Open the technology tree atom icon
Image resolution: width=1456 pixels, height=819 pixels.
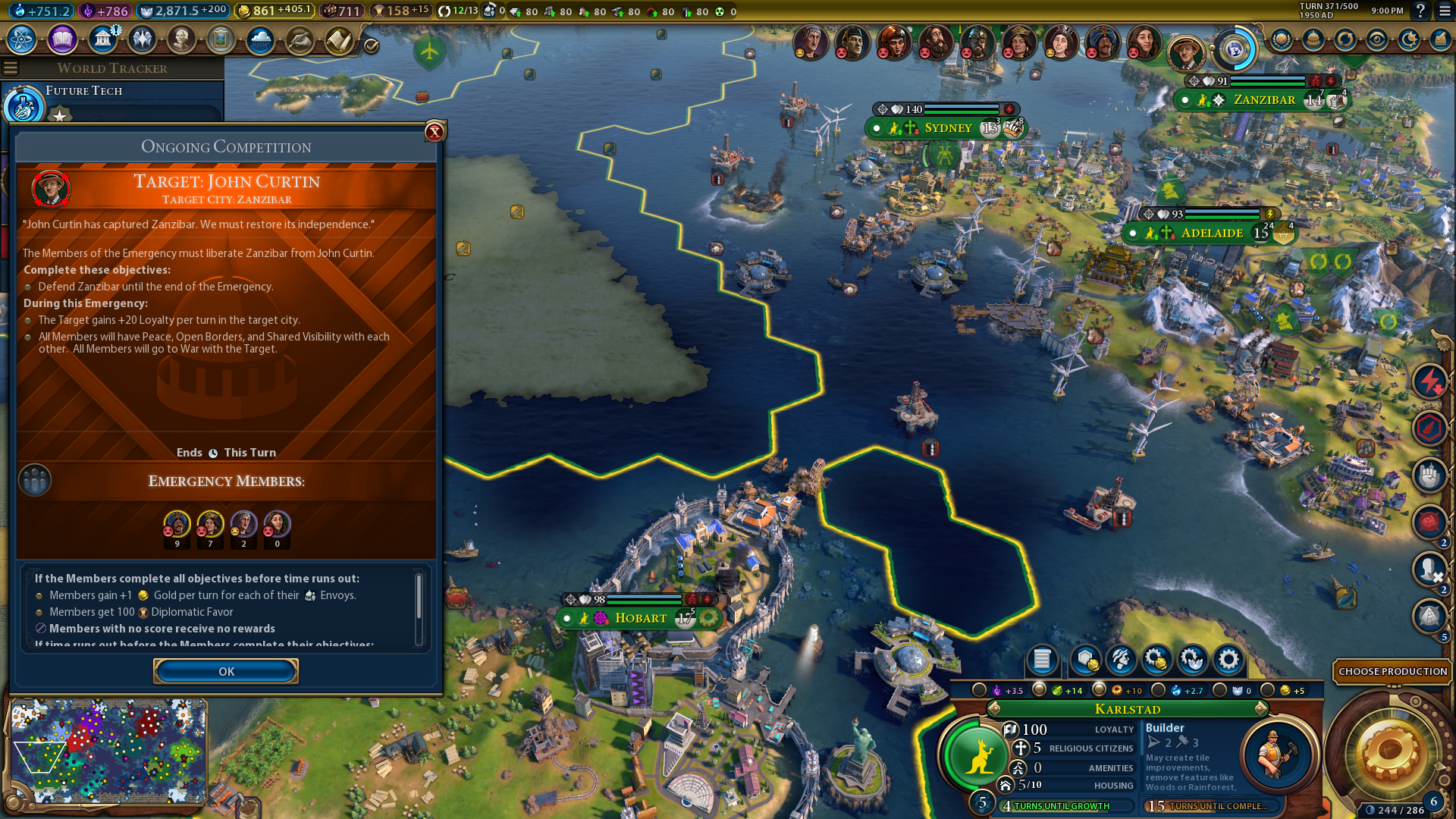pos(22,39)
